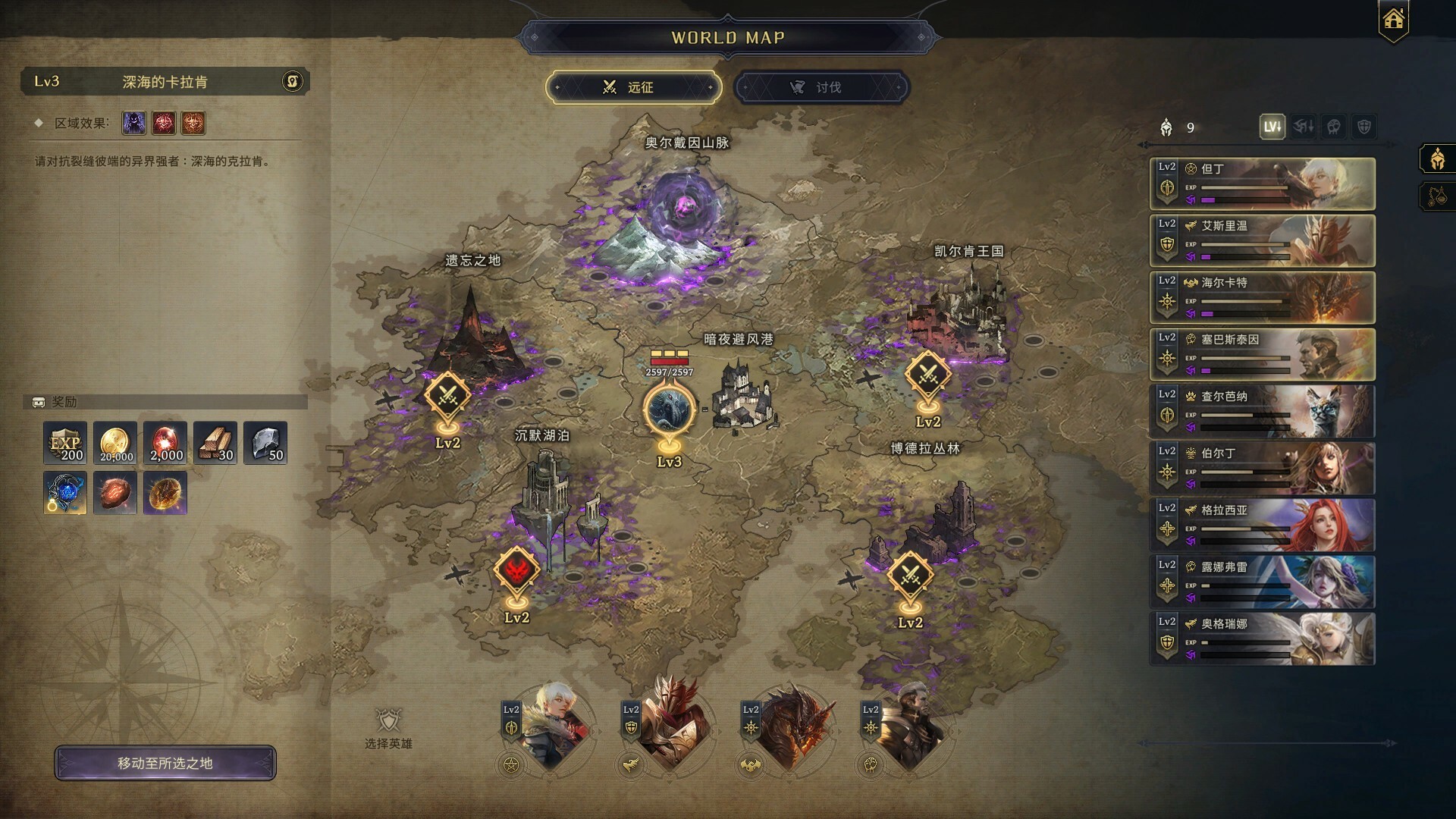This screenshot has height=819, width=1456.
Task: Choose hero 格拉西亚 from the roster list
Action: (1262, 525)
